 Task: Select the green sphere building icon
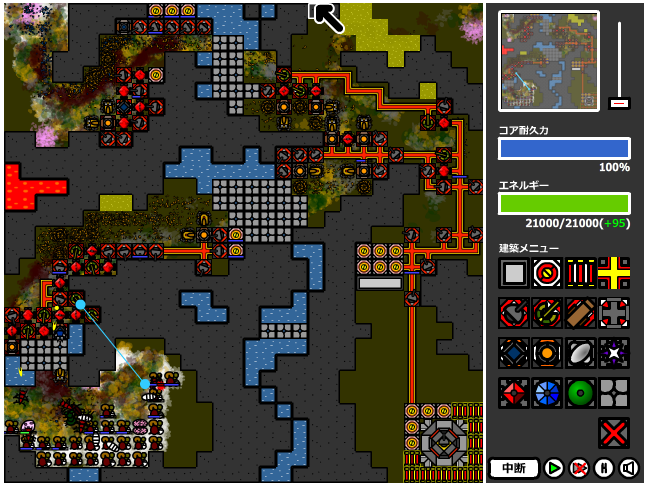[581, 393]
